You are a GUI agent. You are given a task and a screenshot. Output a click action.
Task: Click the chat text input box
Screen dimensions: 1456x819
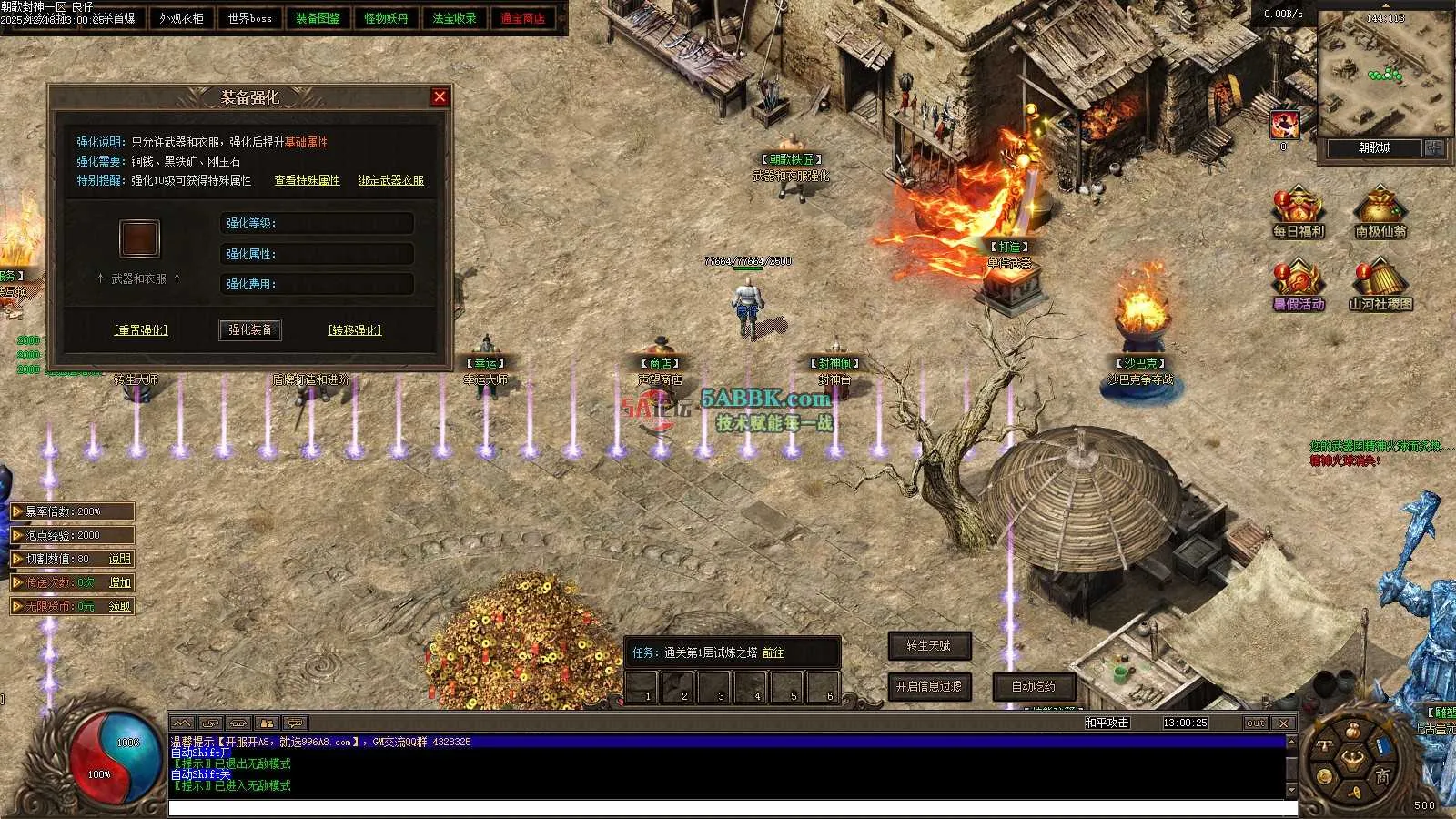pos(728,808)
